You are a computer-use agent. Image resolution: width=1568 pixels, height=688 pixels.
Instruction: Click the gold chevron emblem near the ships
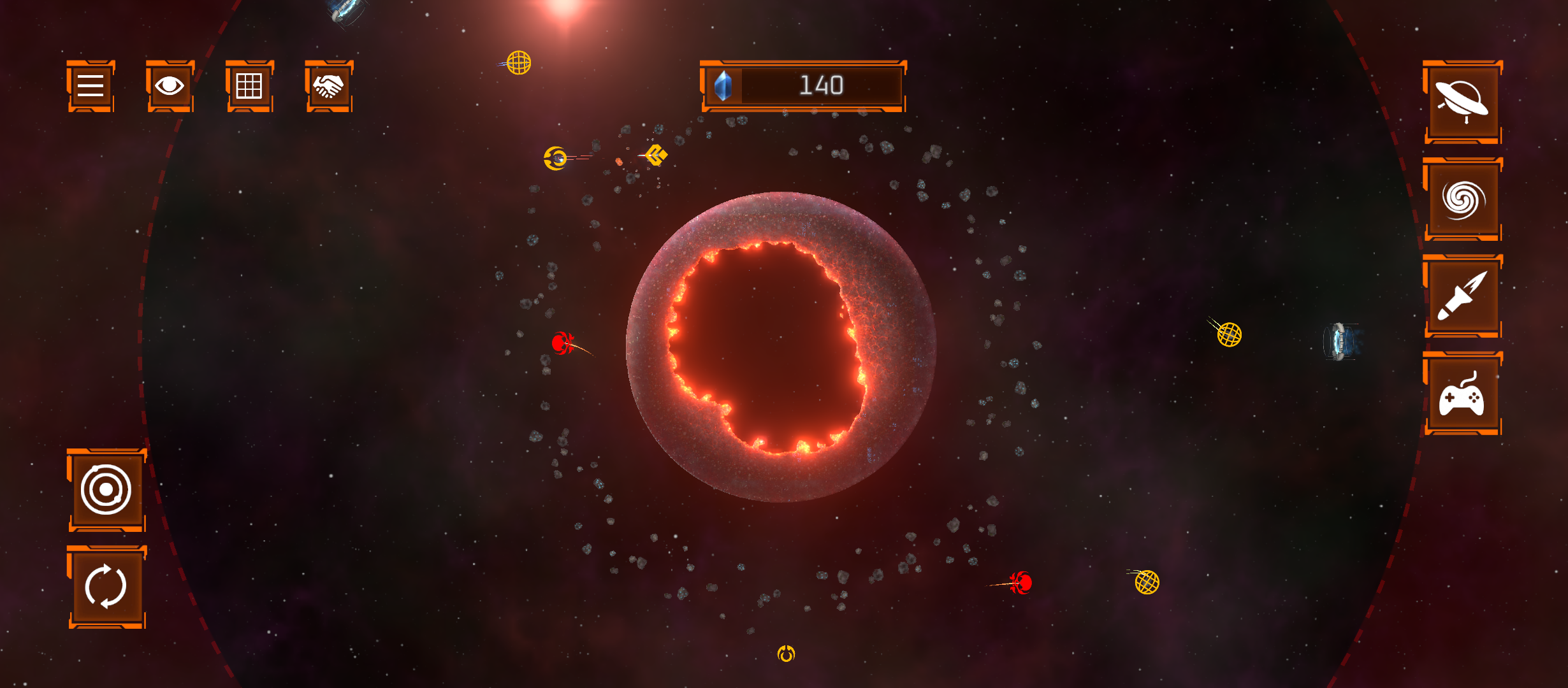657,155
